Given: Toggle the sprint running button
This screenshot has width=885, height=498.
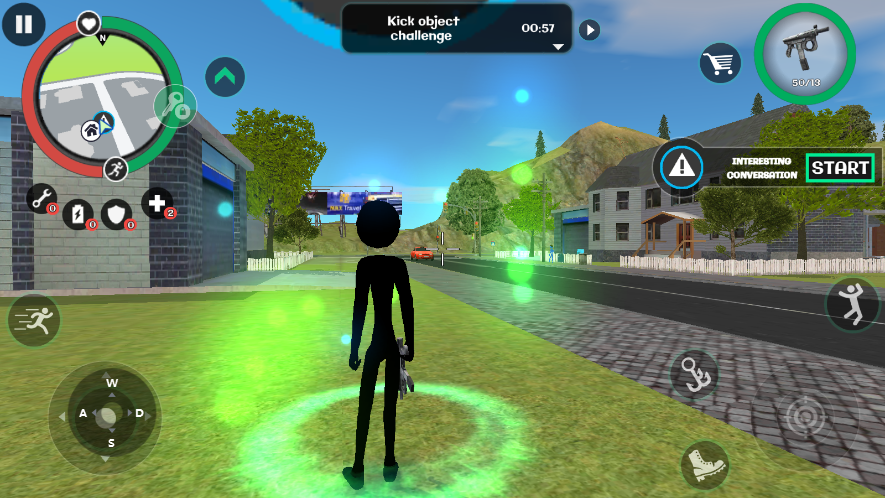Looking at the screenshot, I should click(35, 321).
